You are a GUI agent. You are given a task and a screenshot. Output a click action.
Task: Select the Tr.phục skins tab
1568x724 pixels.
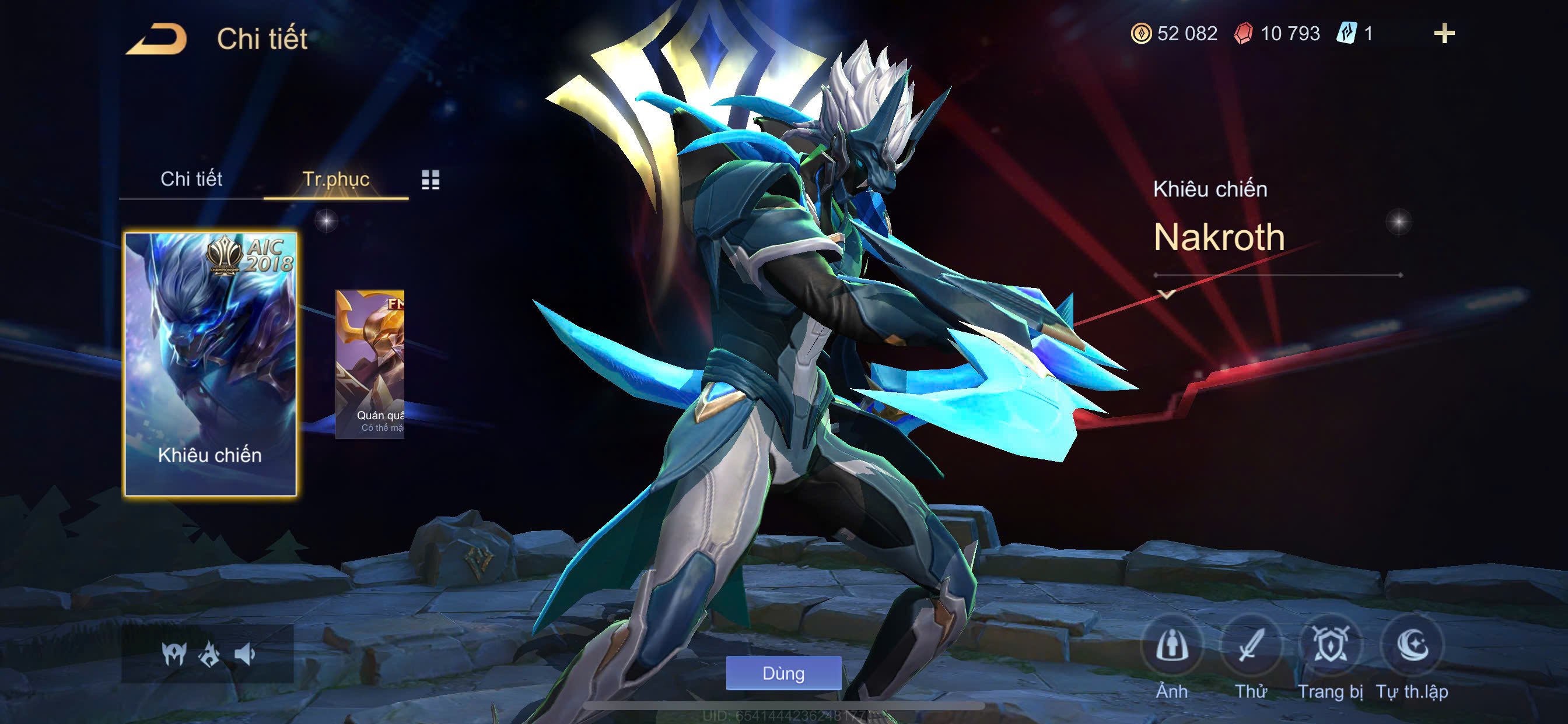tap(335, 179)
